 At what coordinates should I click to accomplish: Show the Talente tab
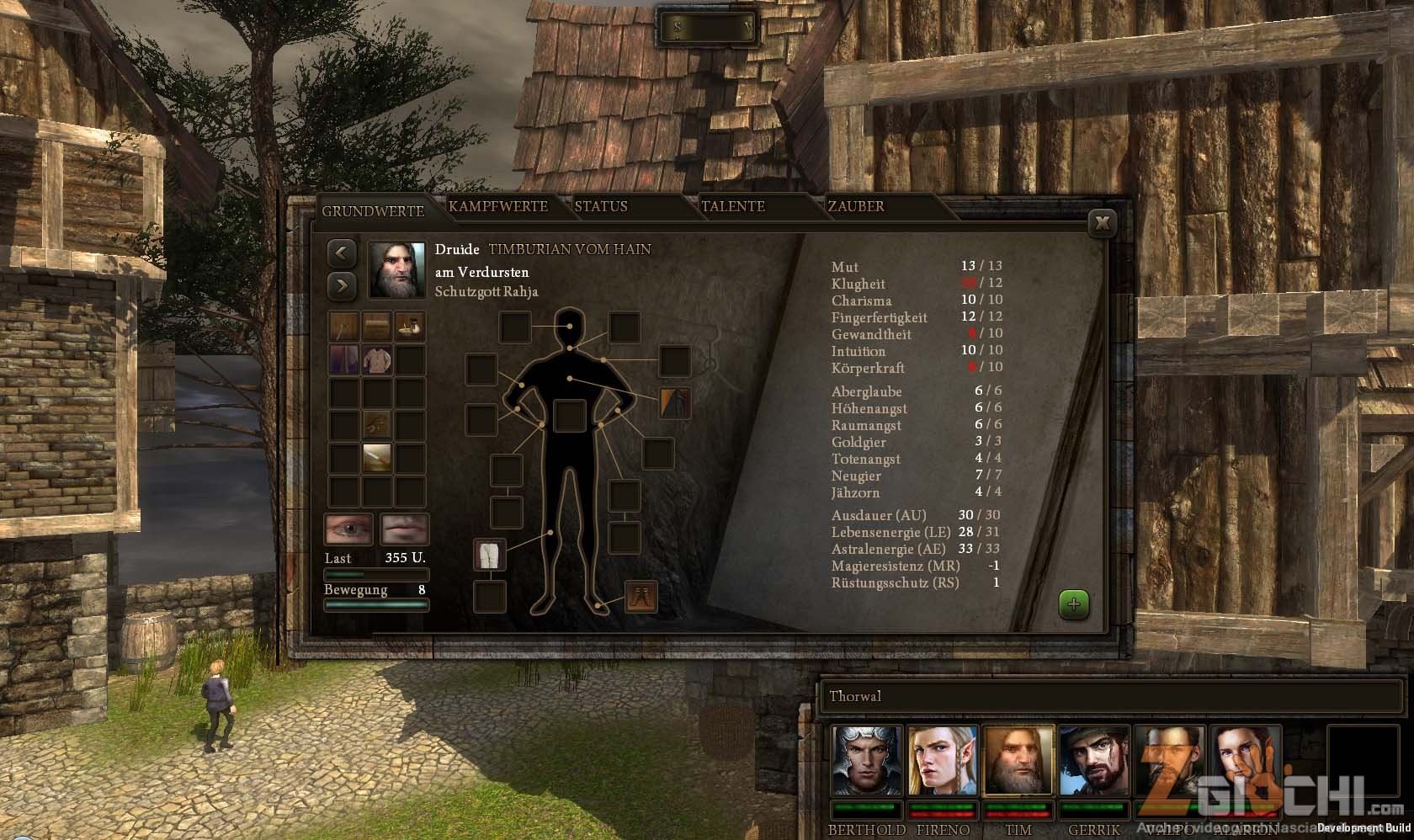click(x=732, y=206)
